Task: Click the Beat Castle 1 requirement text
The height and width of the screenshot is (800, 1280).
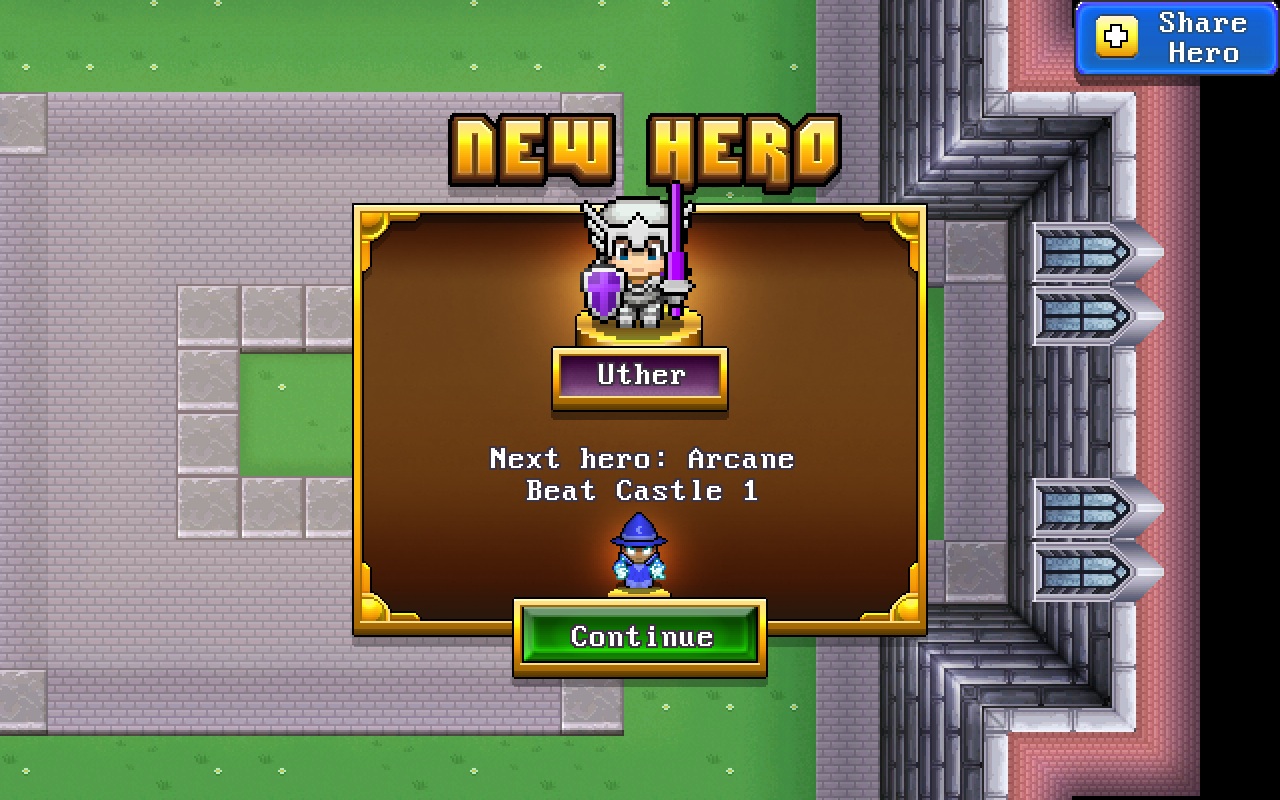Action: [640, 491]
